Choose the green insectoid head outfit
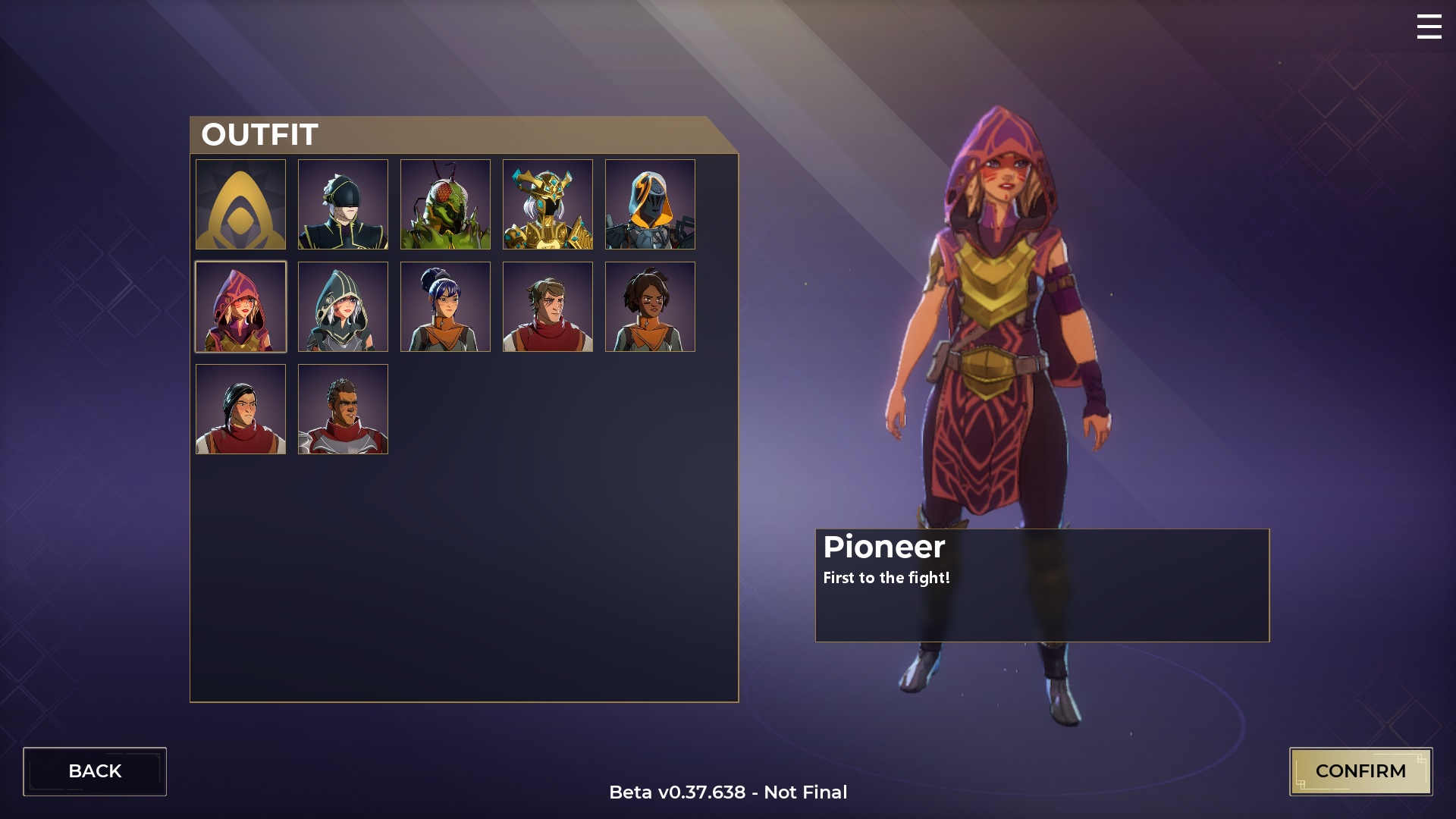This screenshot has width=1456, height=819. click(445, 204)
